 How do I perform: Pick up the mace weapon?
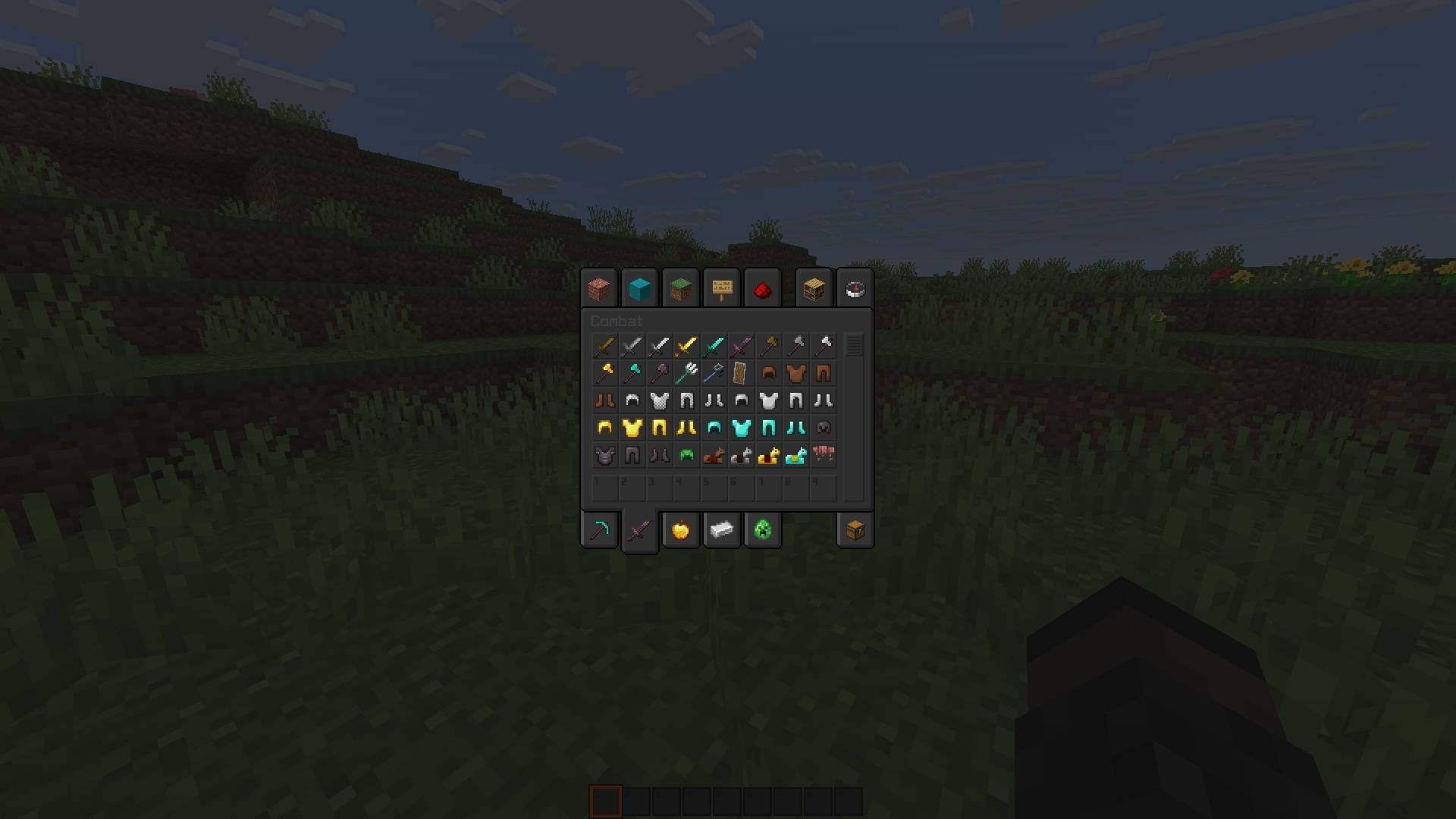pos(714,373)
